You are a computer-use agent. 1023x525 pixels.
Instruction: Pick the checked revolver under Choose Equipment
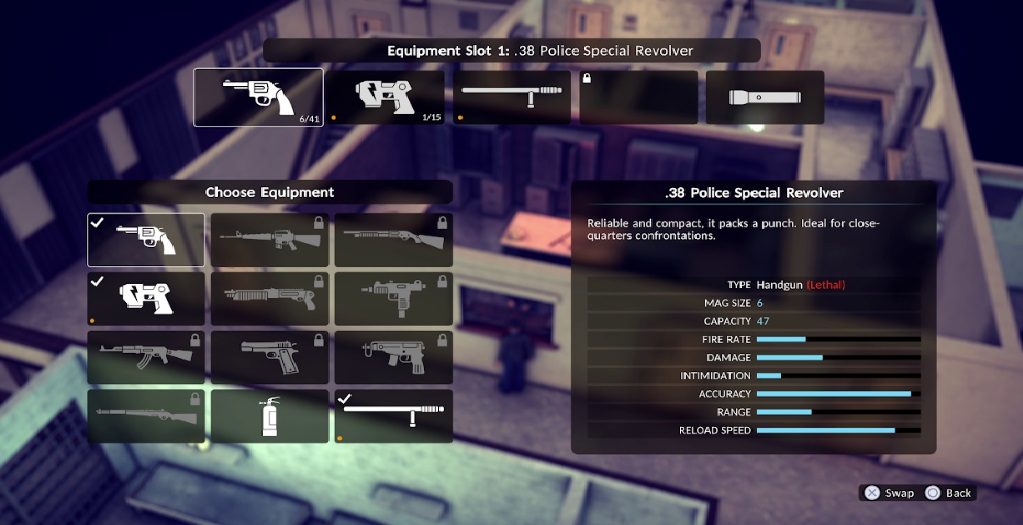pos(146,239)
